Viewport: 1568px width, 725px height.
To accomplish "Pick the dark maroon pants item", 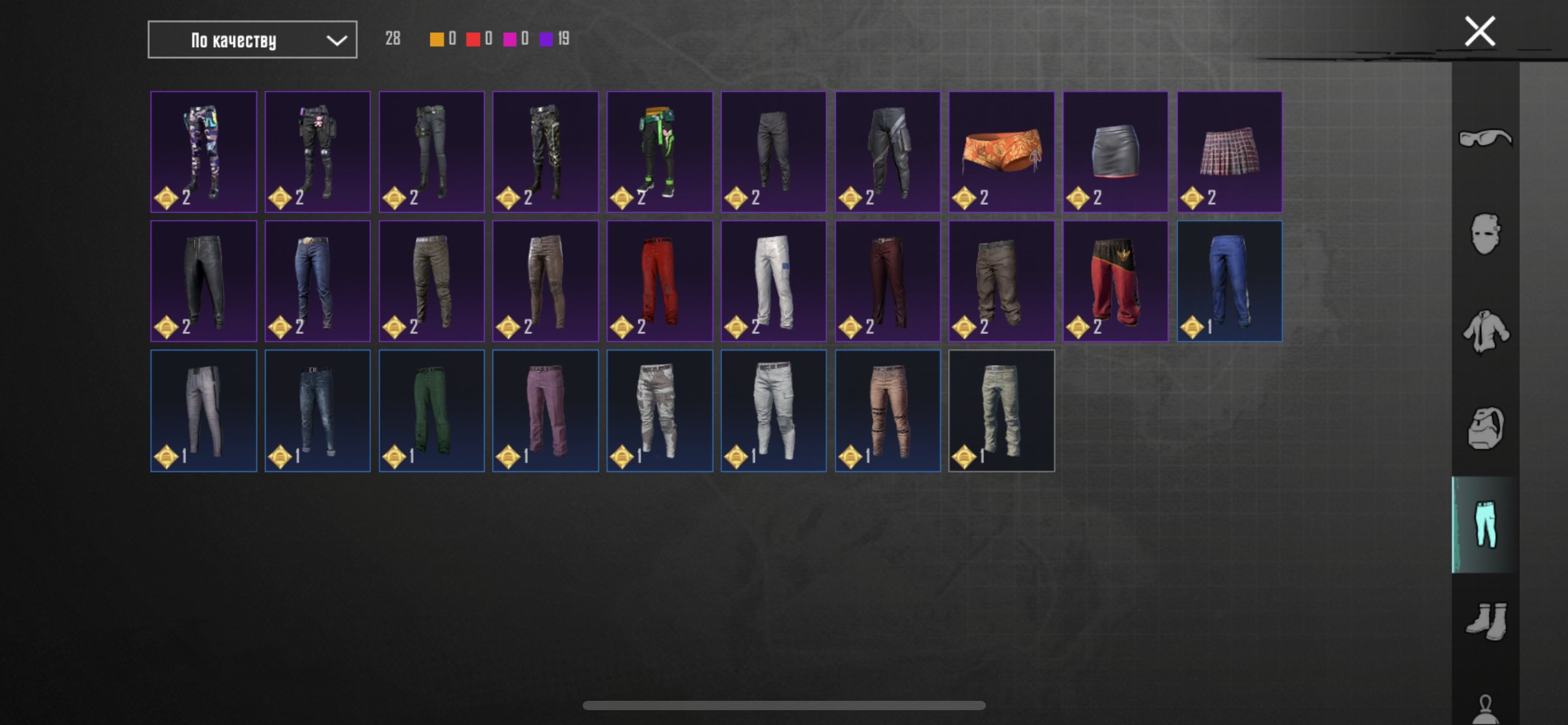I will pos(887,281).
